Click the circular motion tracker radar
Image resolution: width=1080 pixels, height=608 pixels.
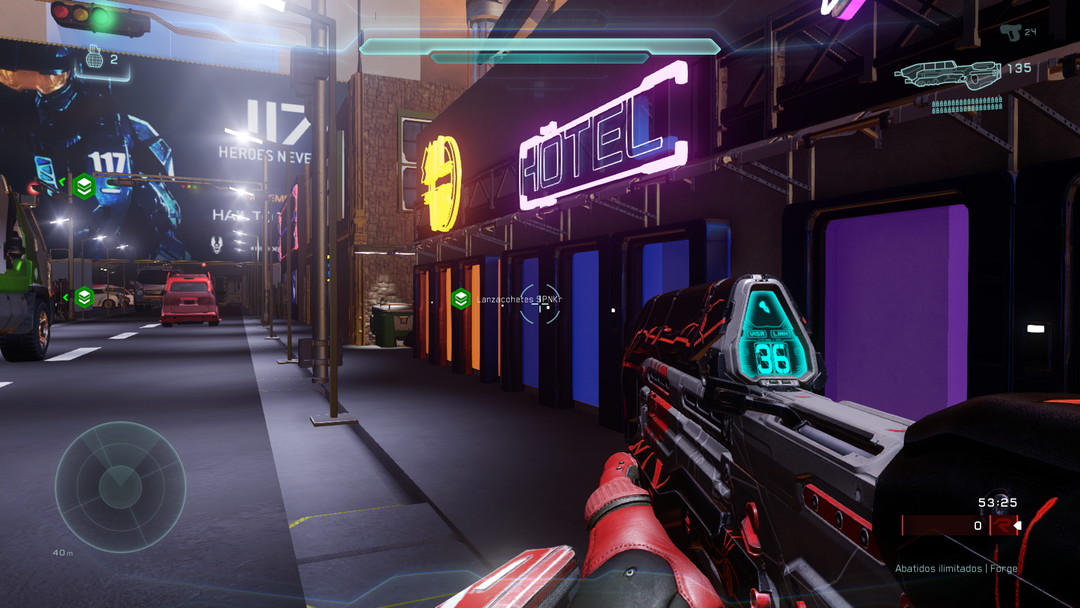point(120,486)
